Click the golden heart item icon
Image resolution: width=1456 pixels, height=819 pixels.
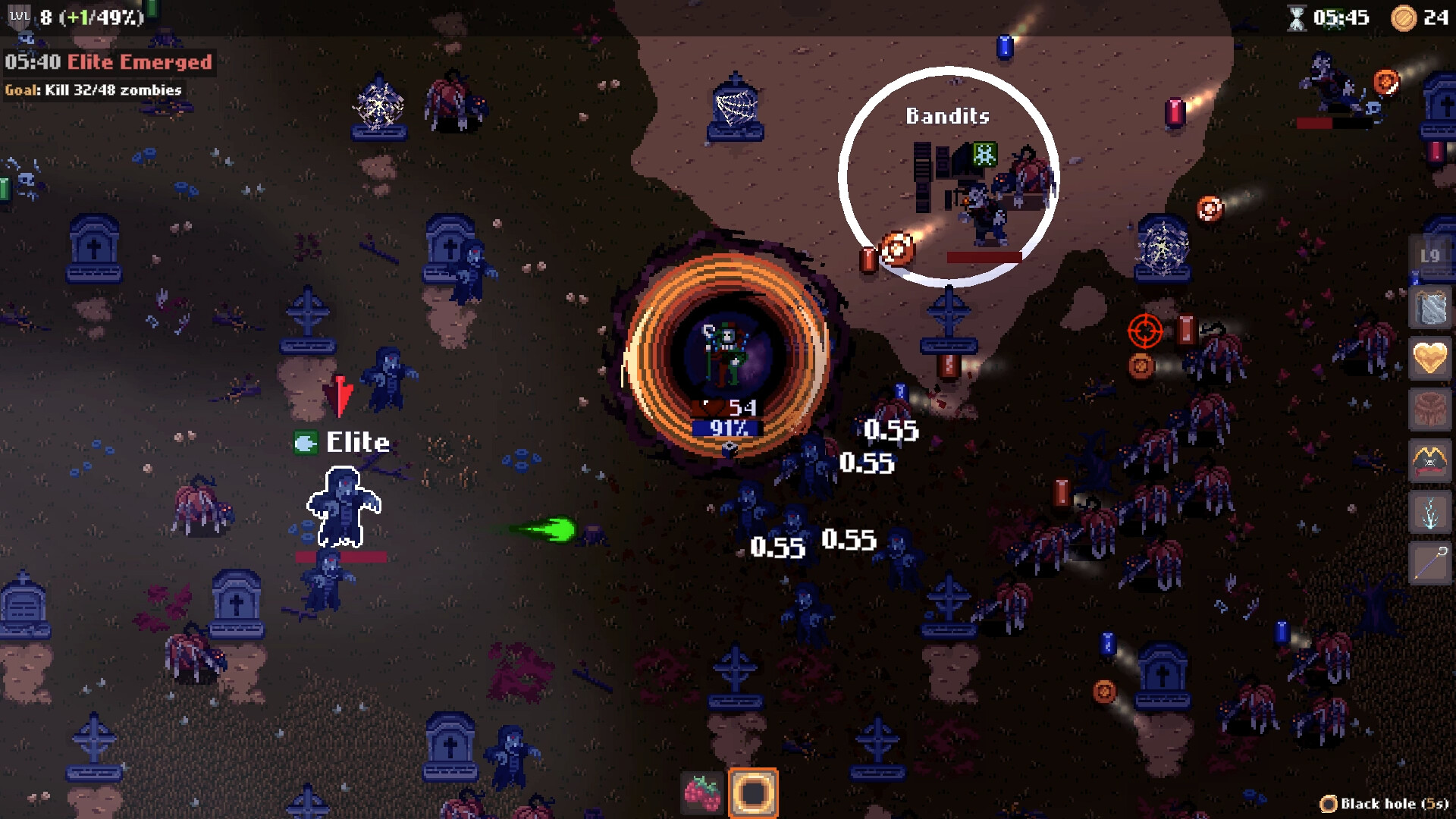1430,357
